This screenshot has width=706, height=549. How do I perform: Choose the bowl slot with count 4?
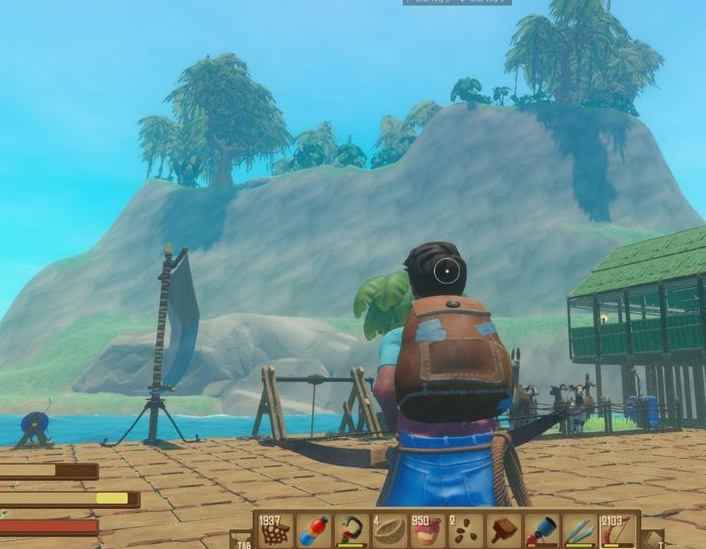pos(388,530)
